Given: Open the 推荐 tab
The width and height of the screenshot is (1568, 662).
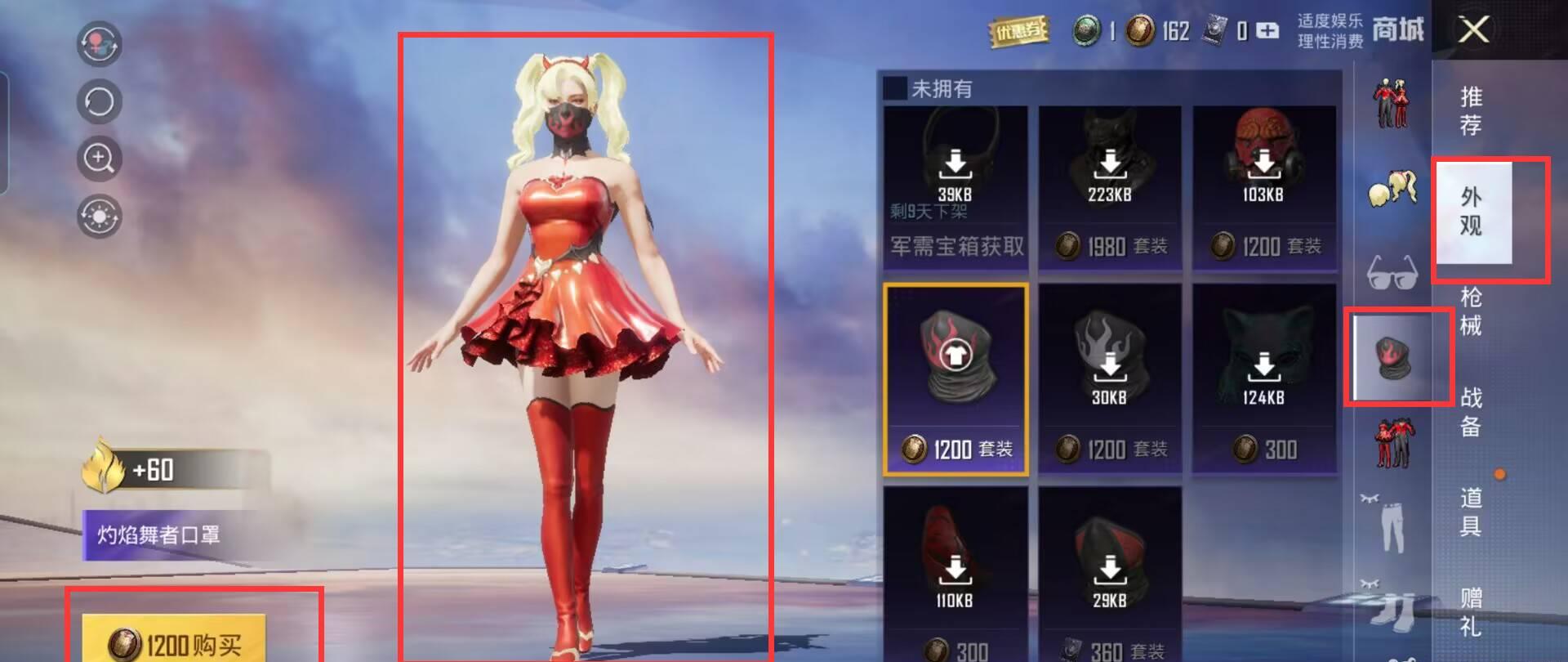Looking at the screenshot, I should [1470, 110].
